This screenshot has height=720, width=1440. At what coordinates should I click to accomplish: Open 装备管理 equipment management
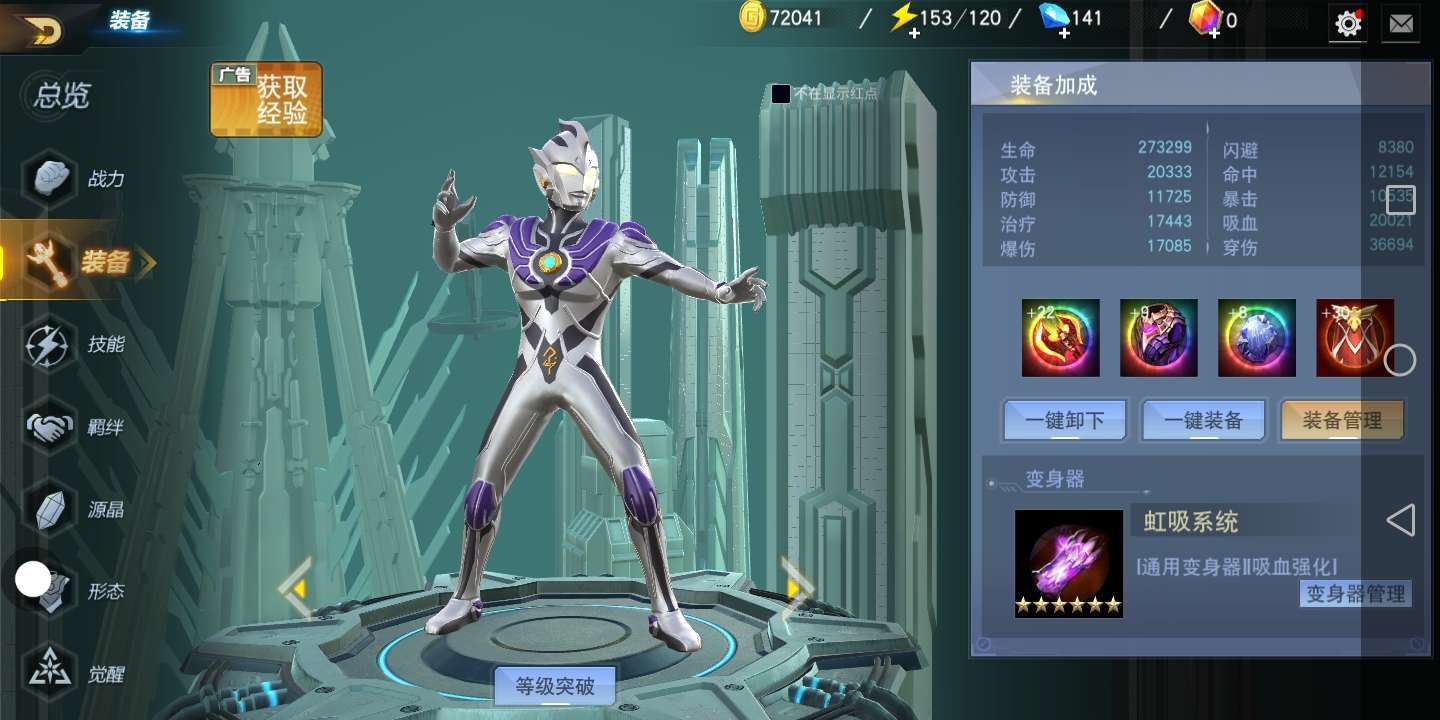tap(1342, 421)
